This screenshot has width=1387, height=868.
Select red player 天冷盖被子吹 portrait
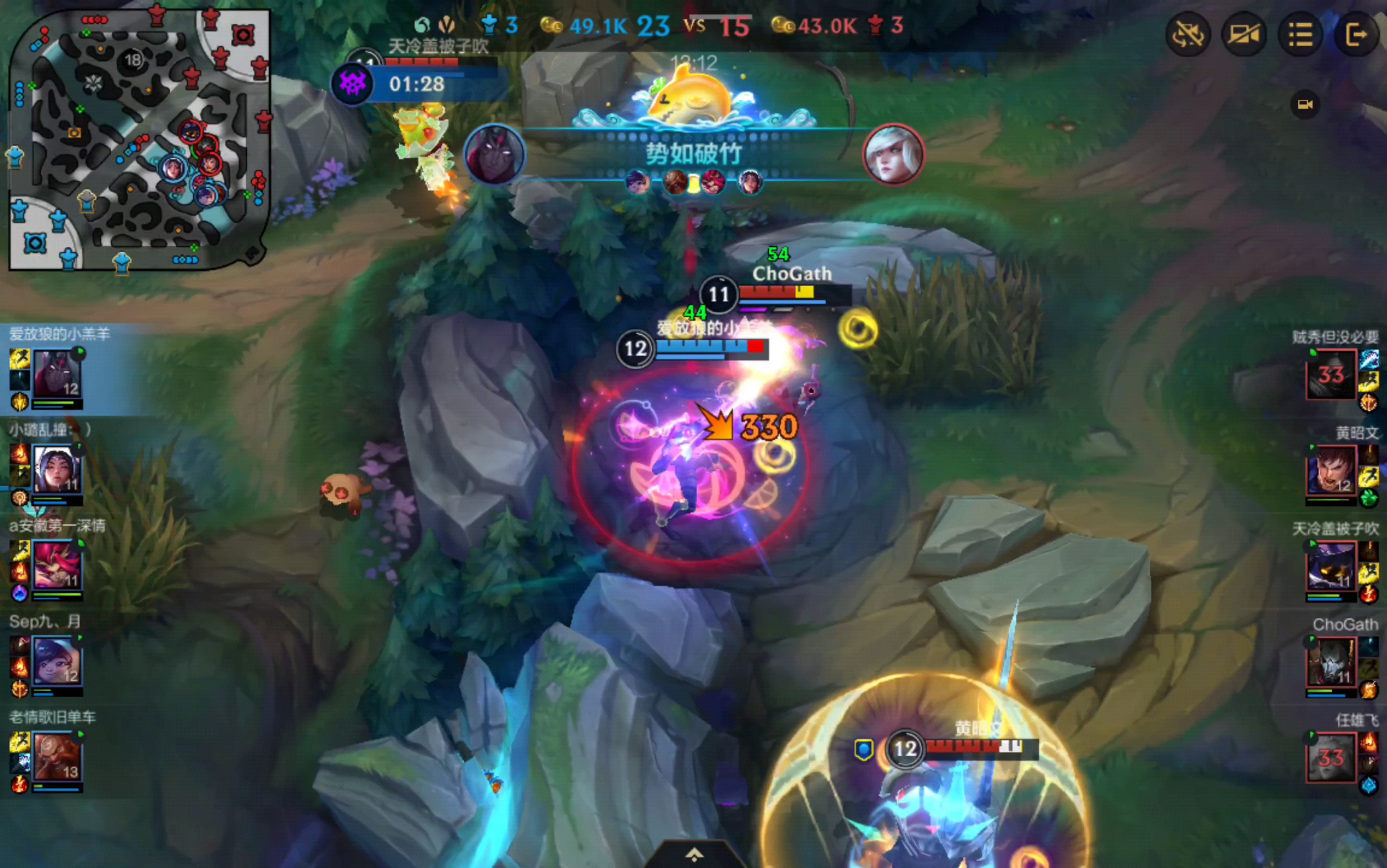(x=1331, y=566)
